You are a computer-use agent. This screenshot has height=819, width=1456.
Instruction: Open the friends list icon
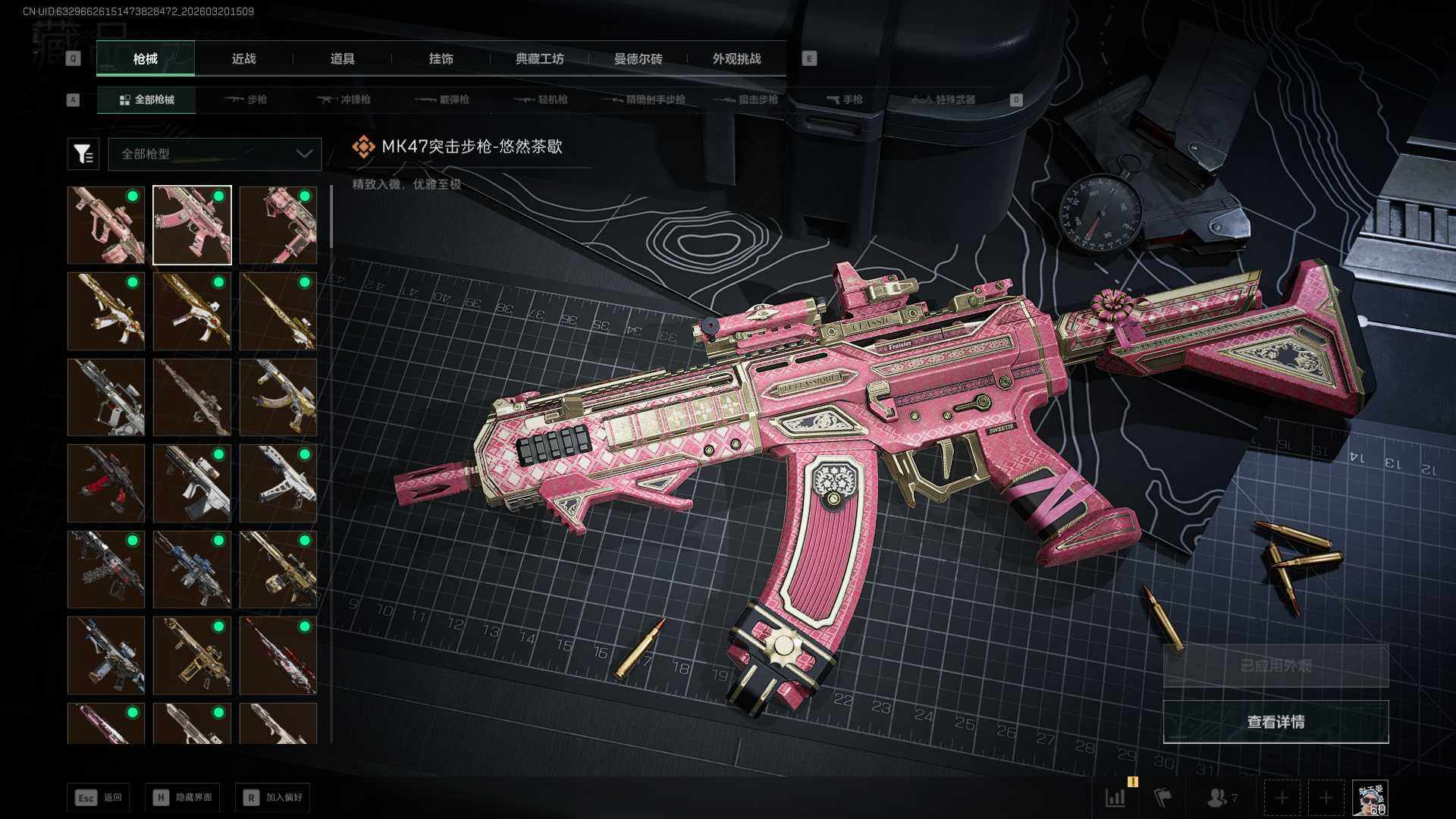pos(1221,798)
